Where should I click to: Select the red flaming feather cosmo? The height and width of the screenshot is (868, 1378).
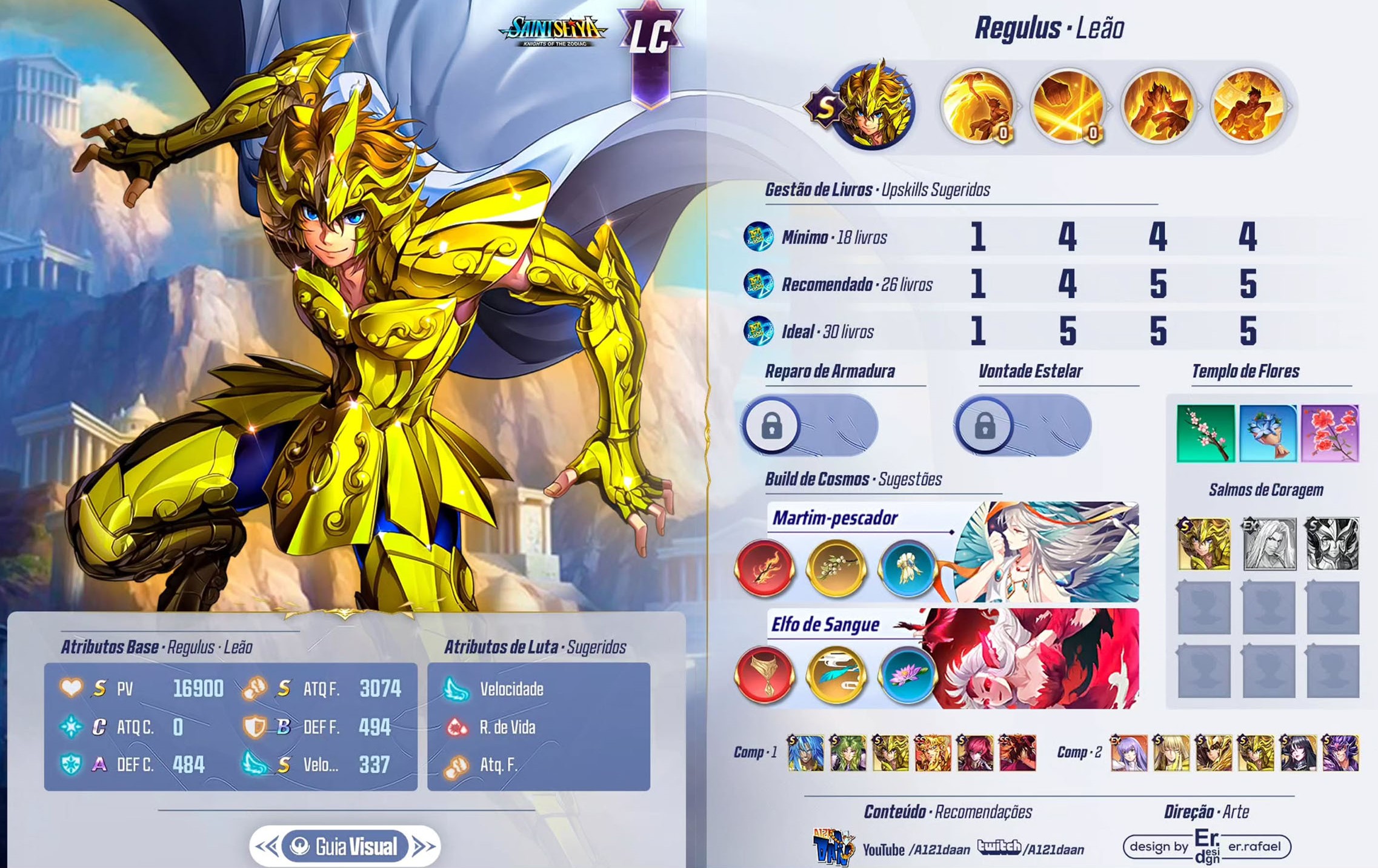point(764,569)
